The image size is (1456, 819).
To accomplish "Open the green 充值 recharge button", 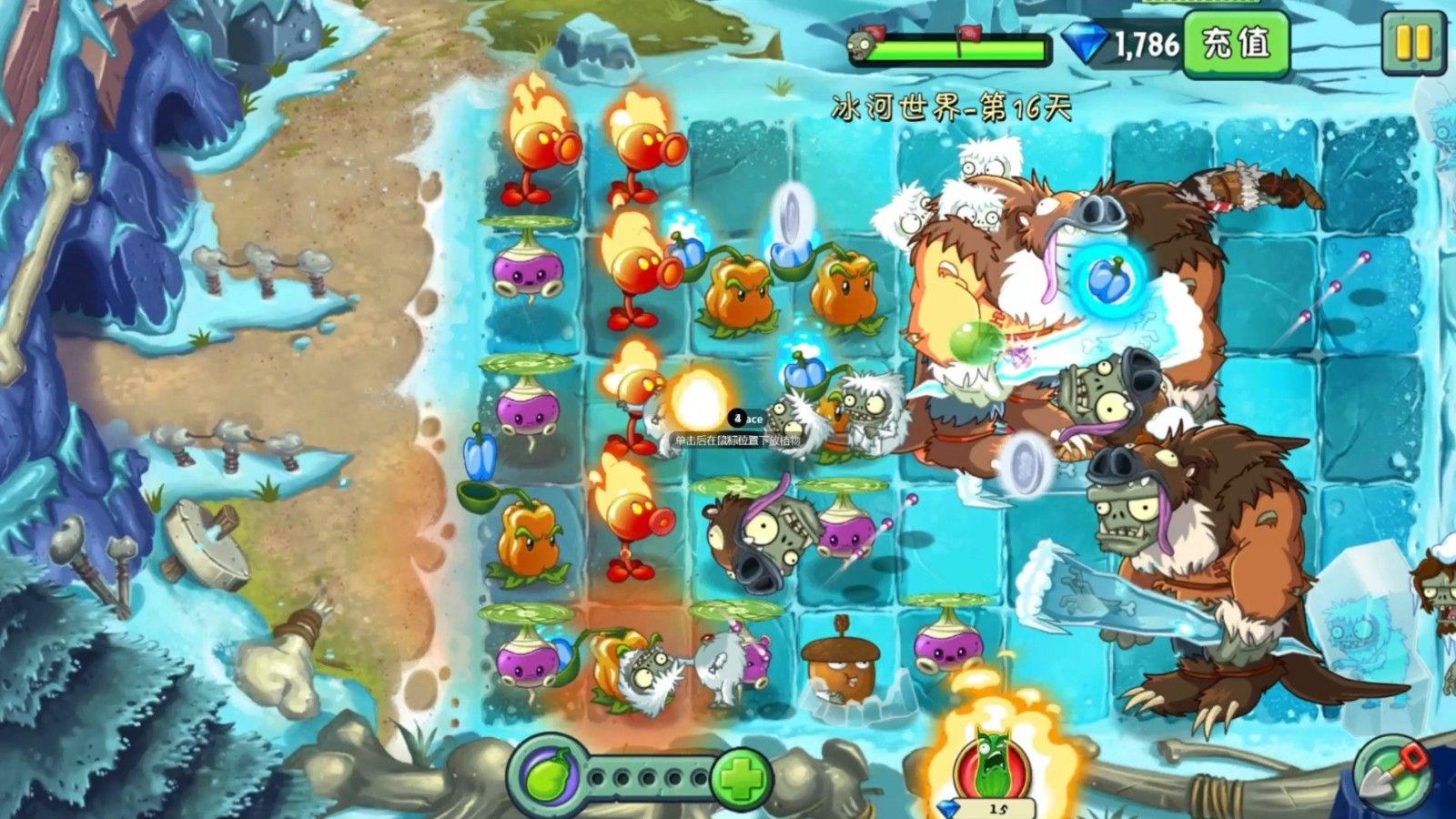I will coord(1236,43).
